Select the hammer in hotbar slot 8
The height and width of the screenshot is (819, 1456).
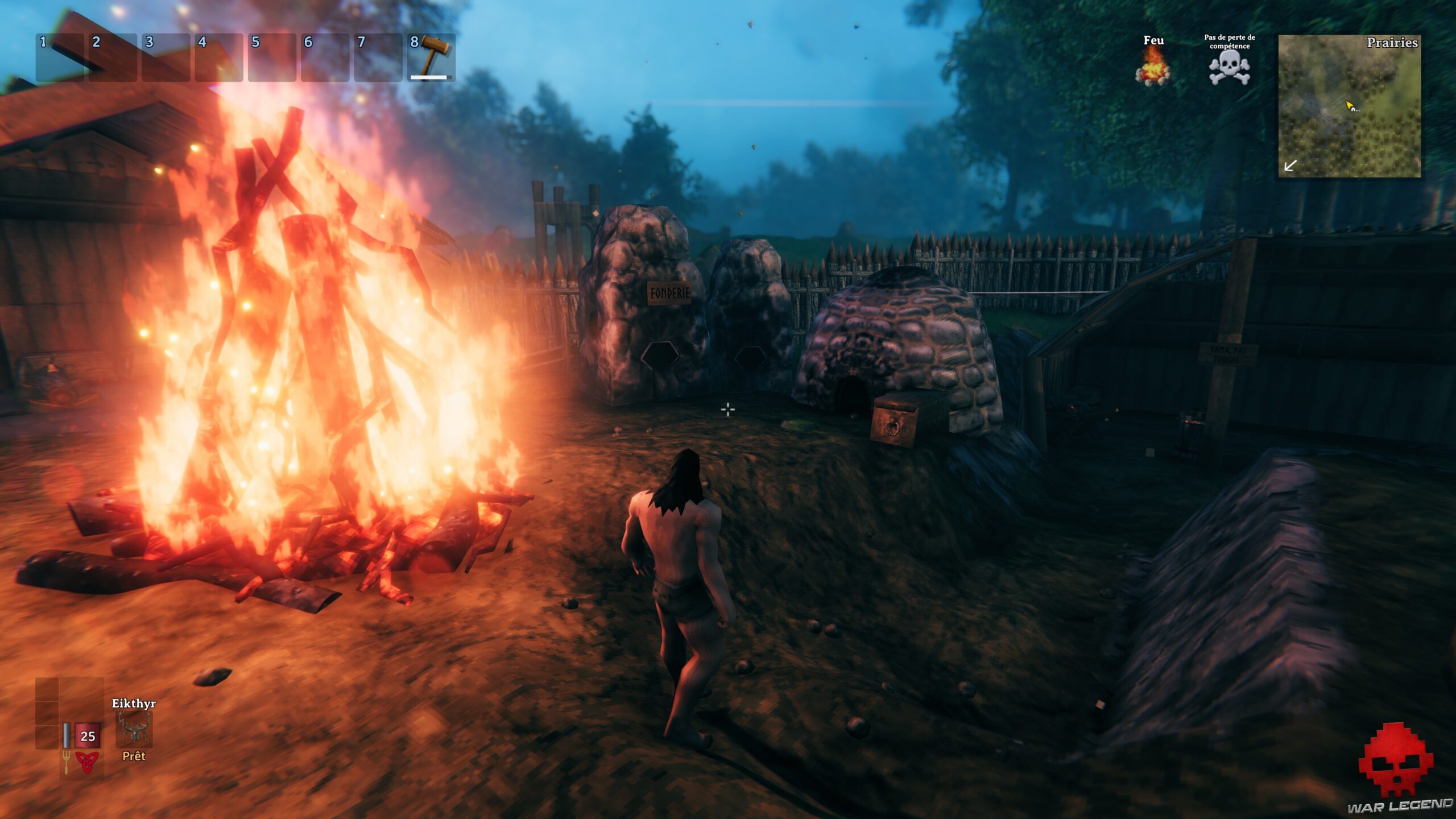coord(432,57)
